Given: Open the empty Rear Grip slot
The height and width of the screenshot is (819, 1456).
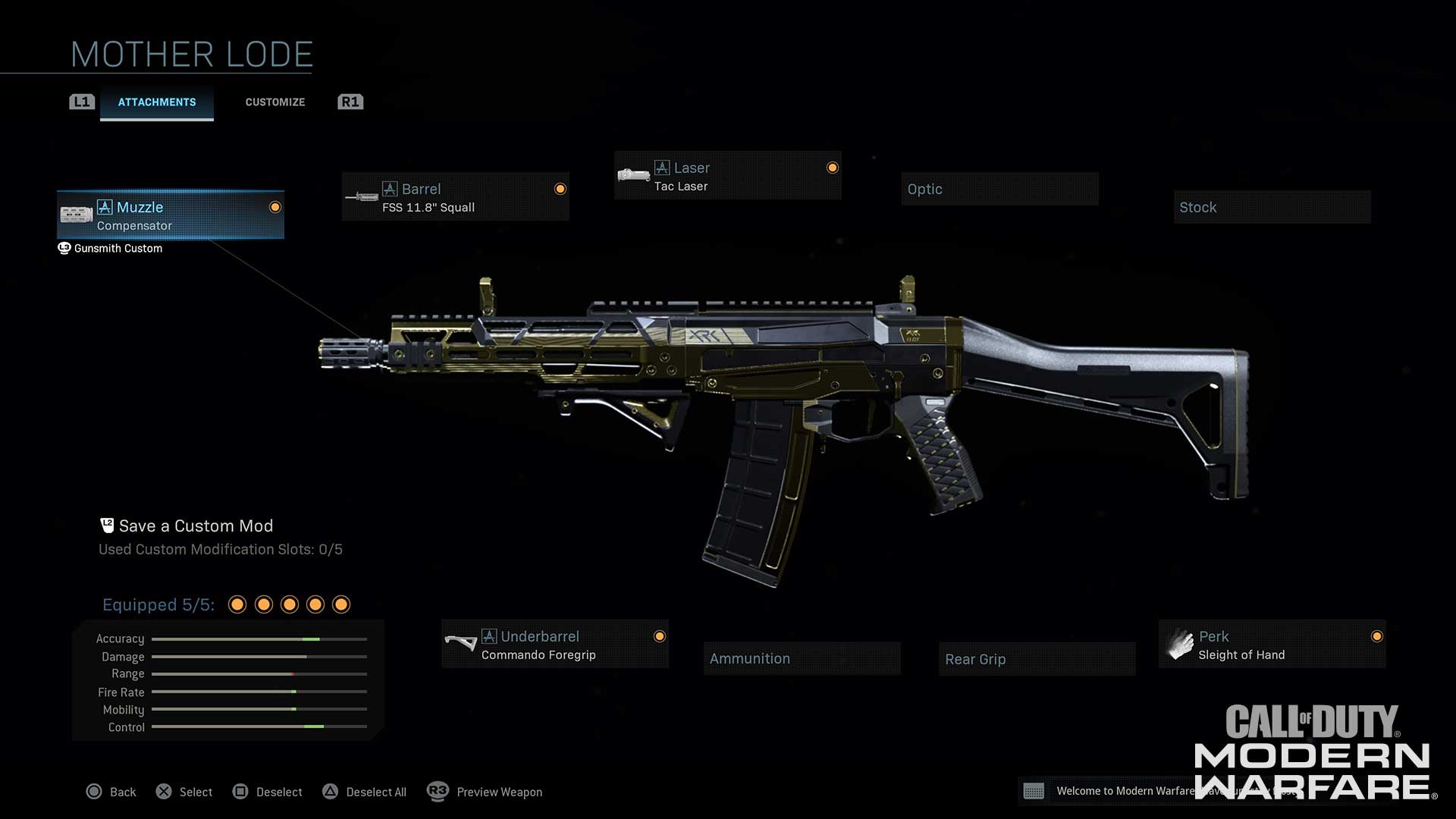Looking at the screenshot, I should [1037, 660].
